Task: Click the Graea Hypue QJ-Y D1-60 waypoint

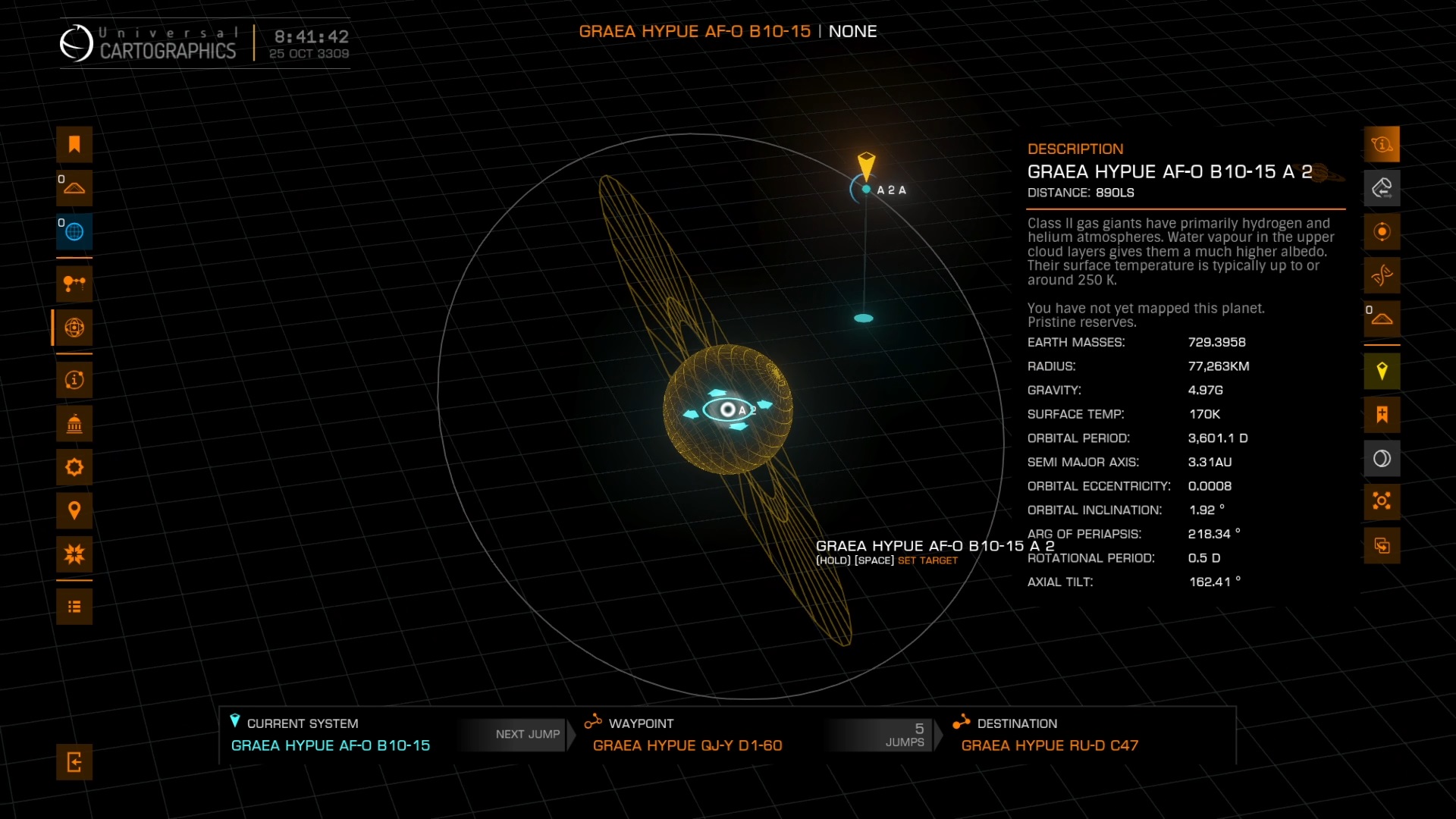Action: (687, 745)
